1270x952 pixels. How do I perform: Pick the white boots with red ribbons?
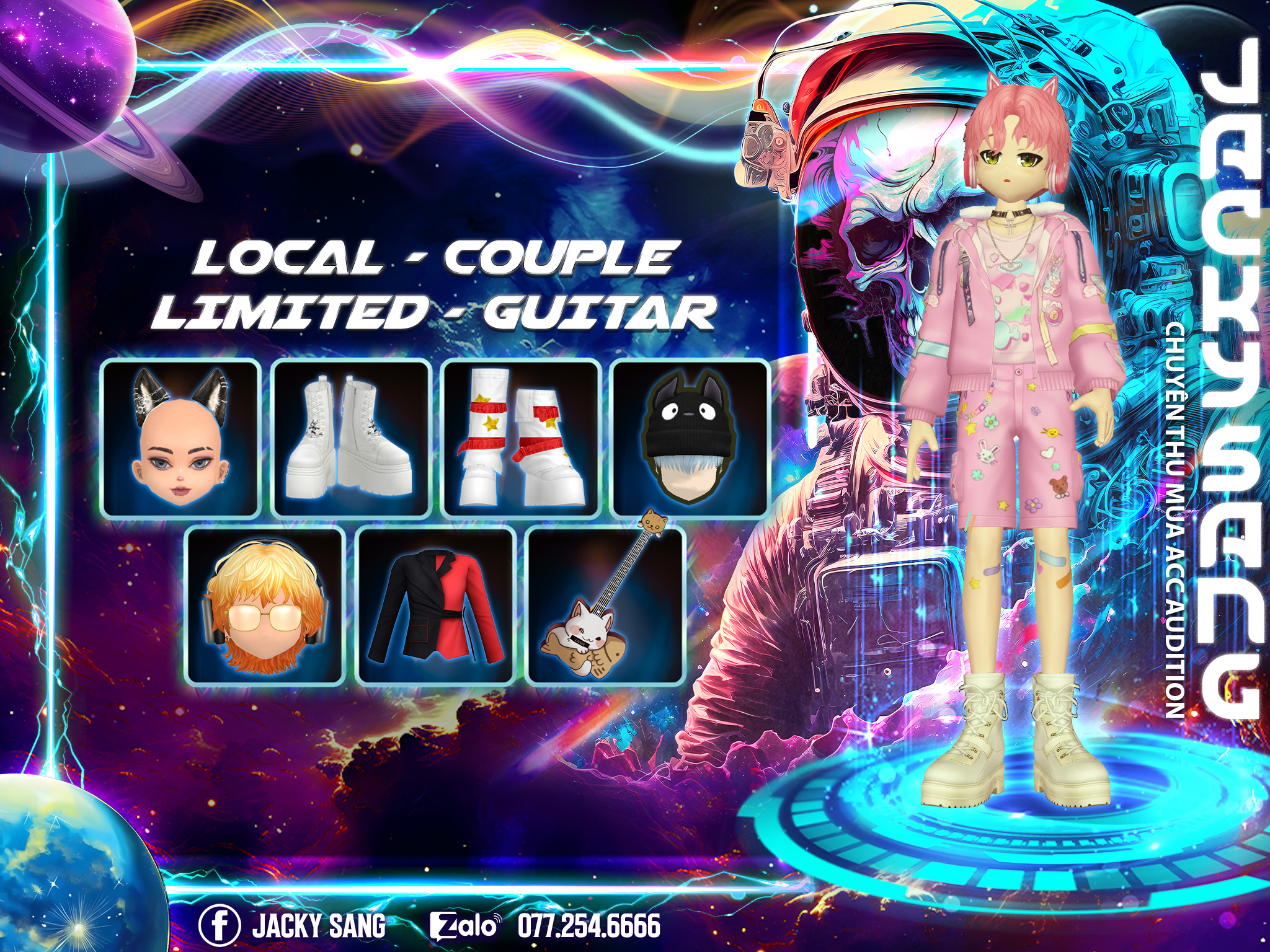(522, 438)
